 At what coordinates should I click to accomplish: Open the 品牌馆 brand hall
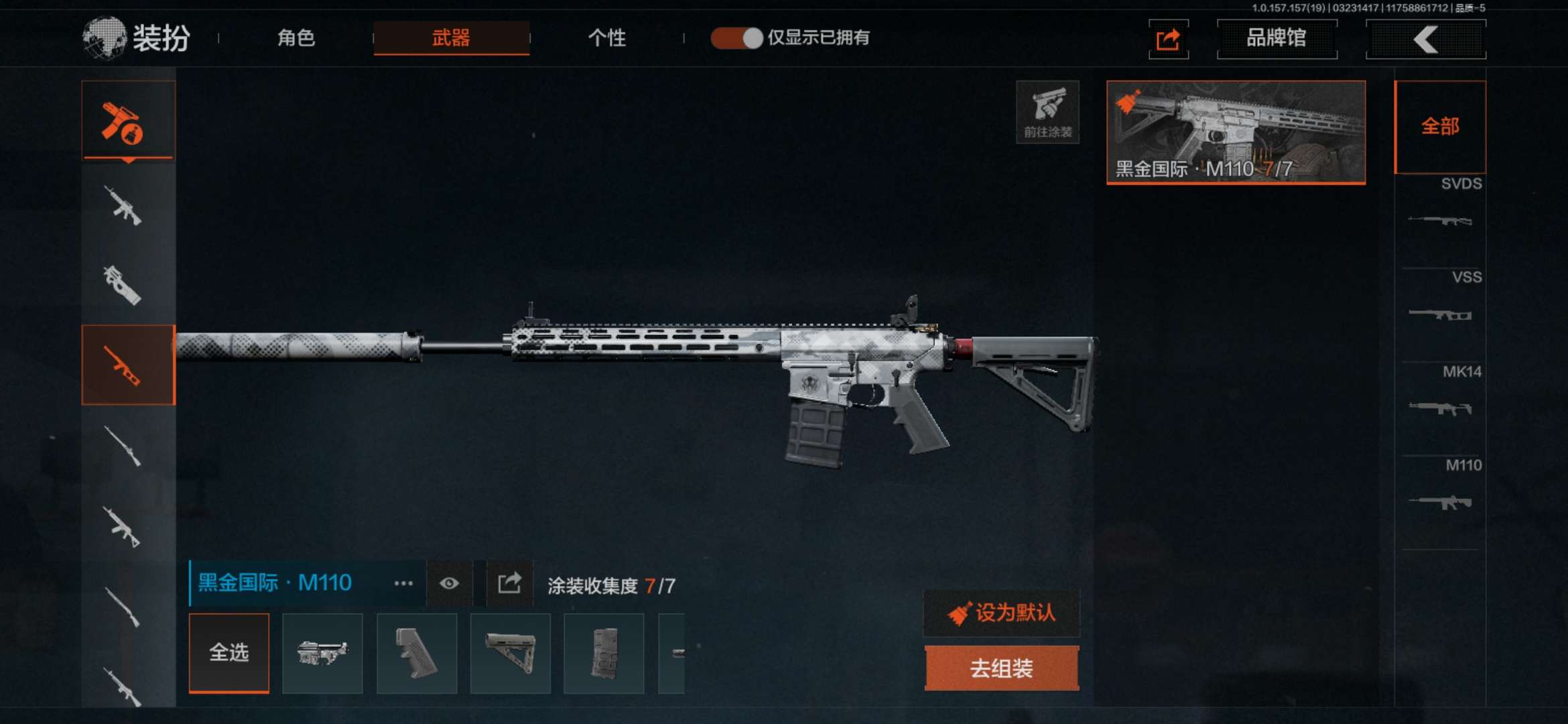[1277, 39]
